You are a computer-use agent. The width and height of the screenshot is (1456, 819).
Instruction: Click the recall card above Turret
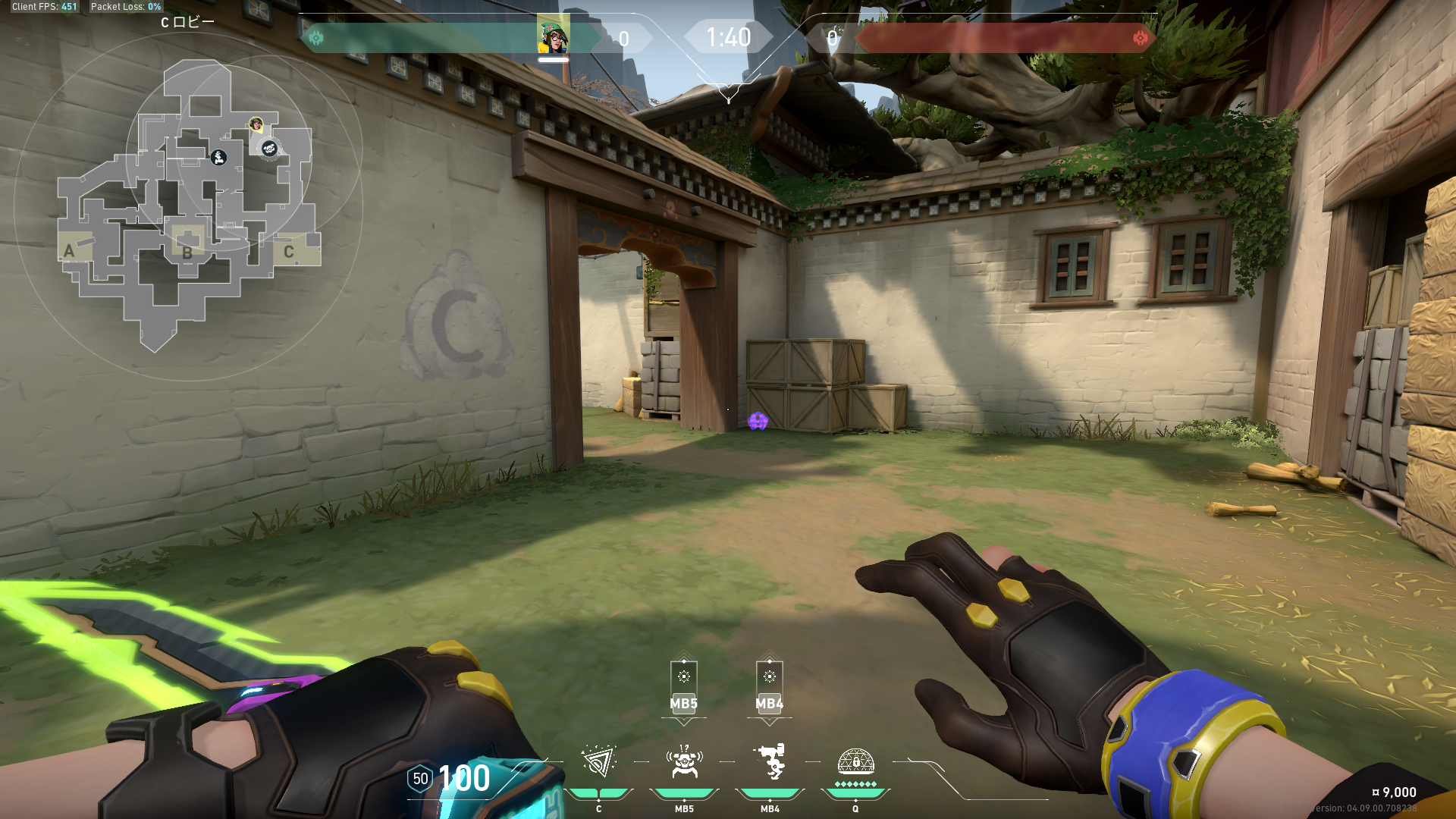point(769,686)
